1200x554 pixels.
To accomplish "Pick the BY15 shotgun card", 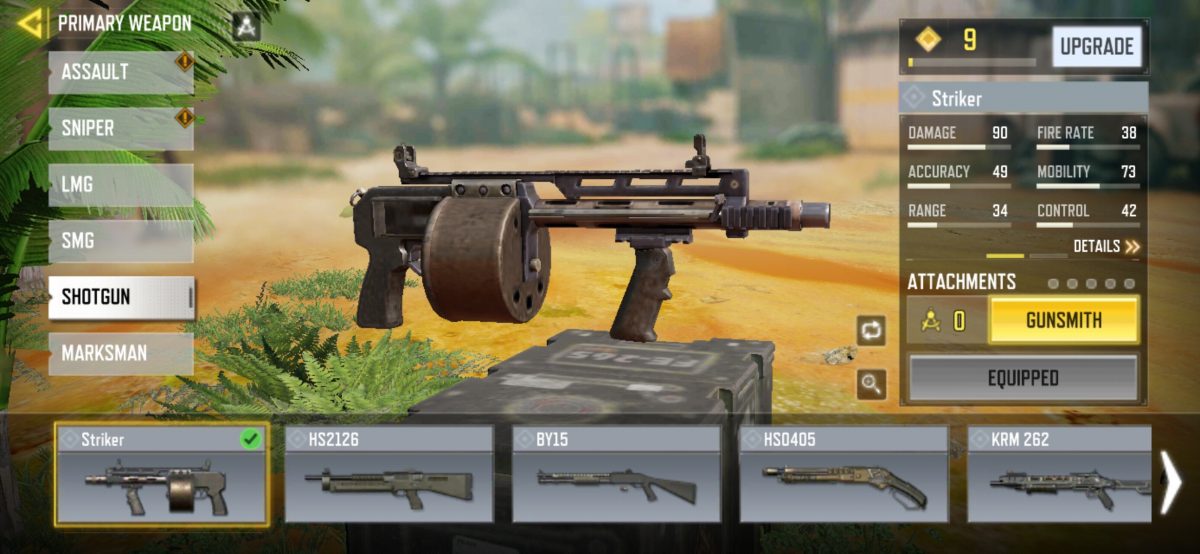I will (616, 475).
